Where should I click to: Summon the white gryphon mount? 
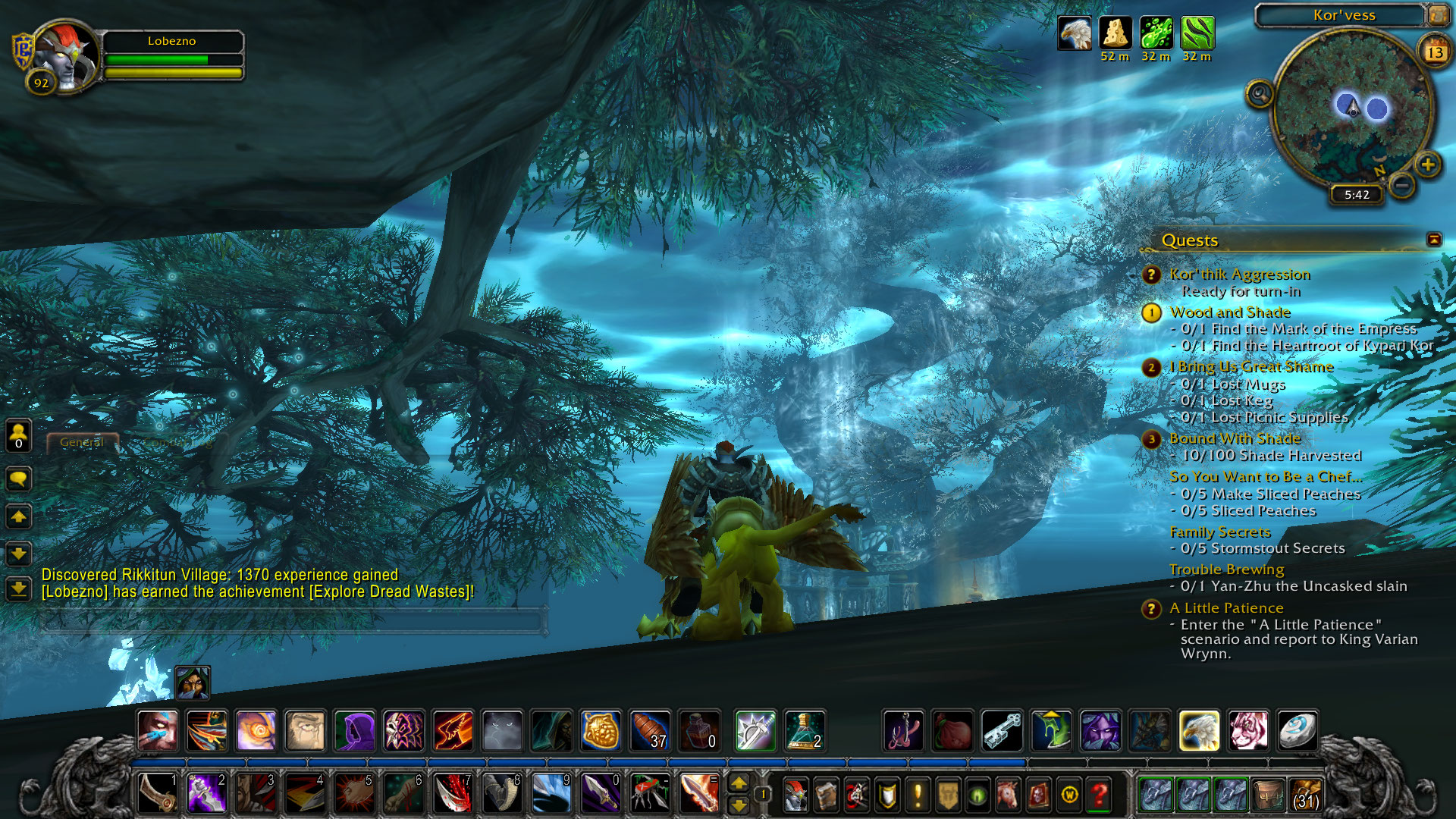click(x=1199, y=731)
